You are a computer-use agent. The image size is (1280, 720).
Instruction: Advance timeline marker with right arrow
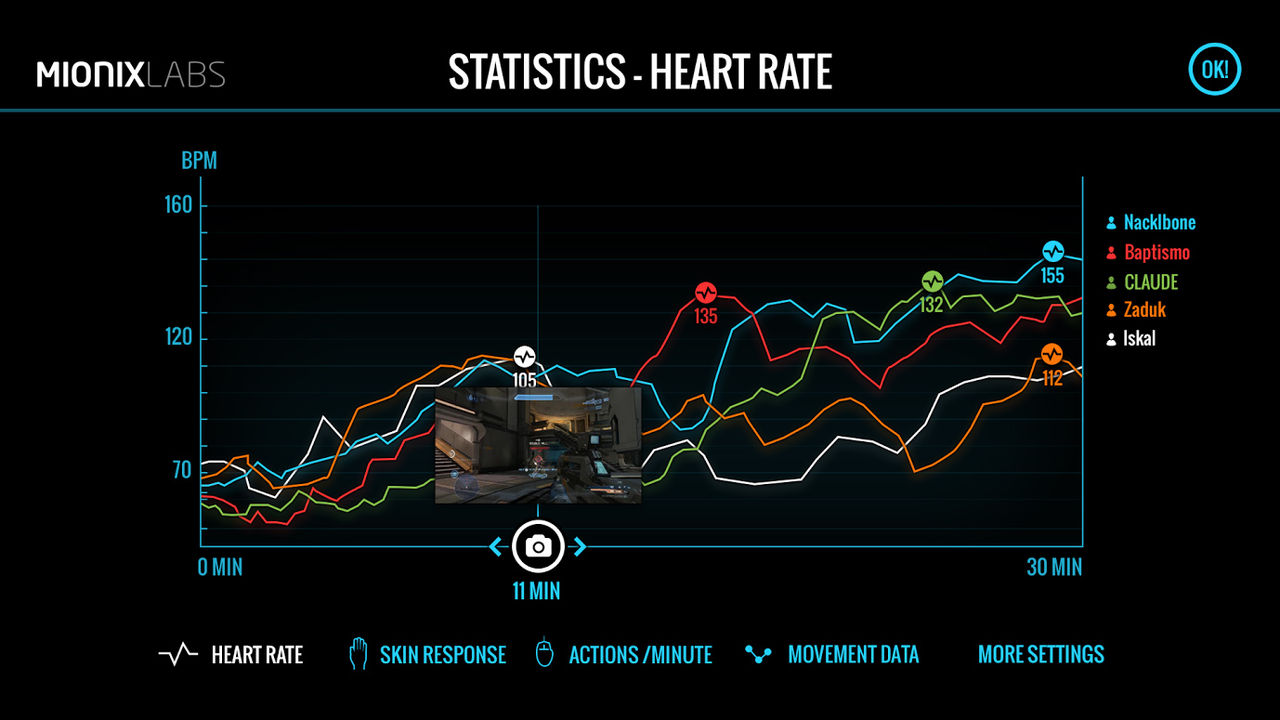tap(579, 546)
